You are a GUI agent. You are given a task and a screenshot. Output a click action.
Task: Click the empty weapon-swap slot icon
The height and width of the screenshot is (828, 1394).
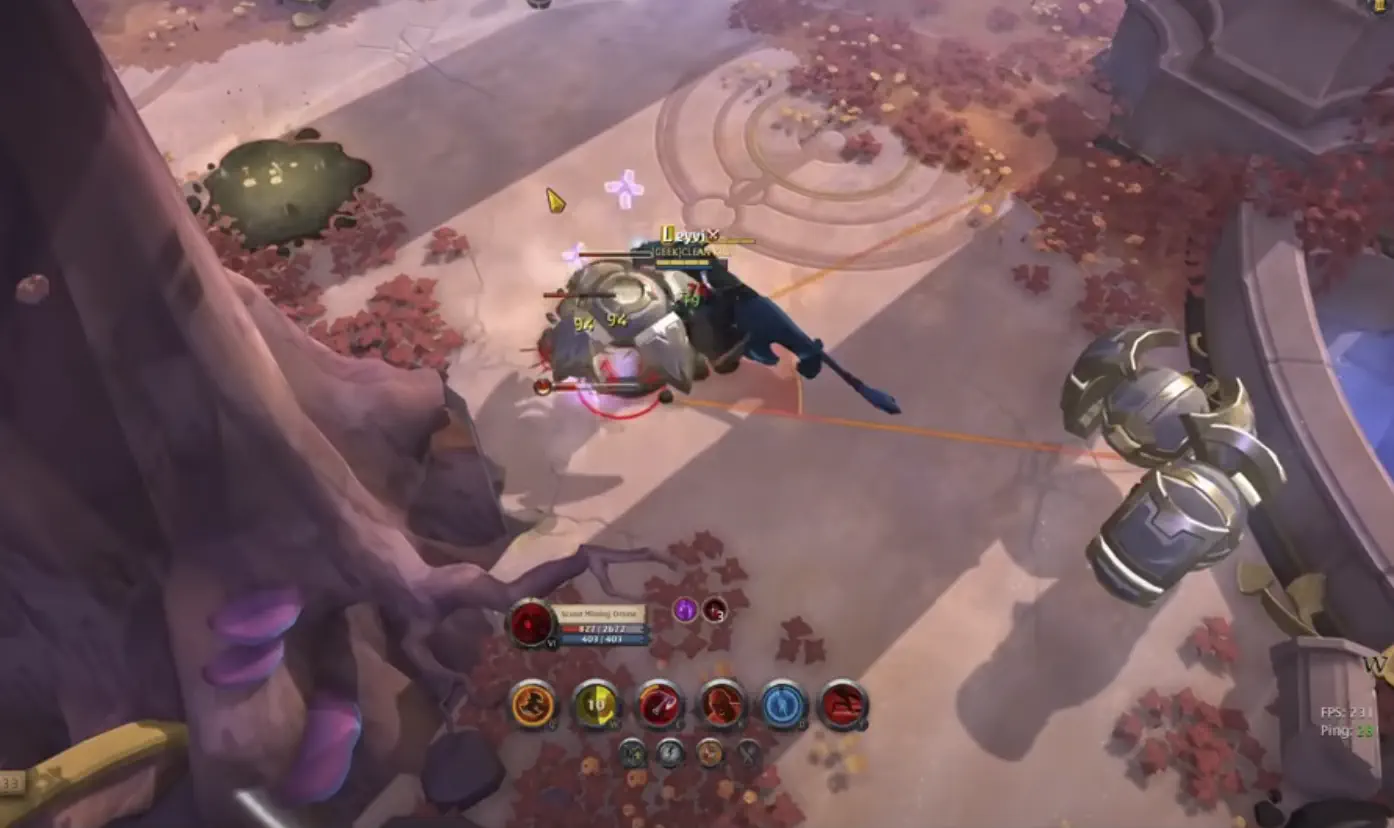click(746, 752)
